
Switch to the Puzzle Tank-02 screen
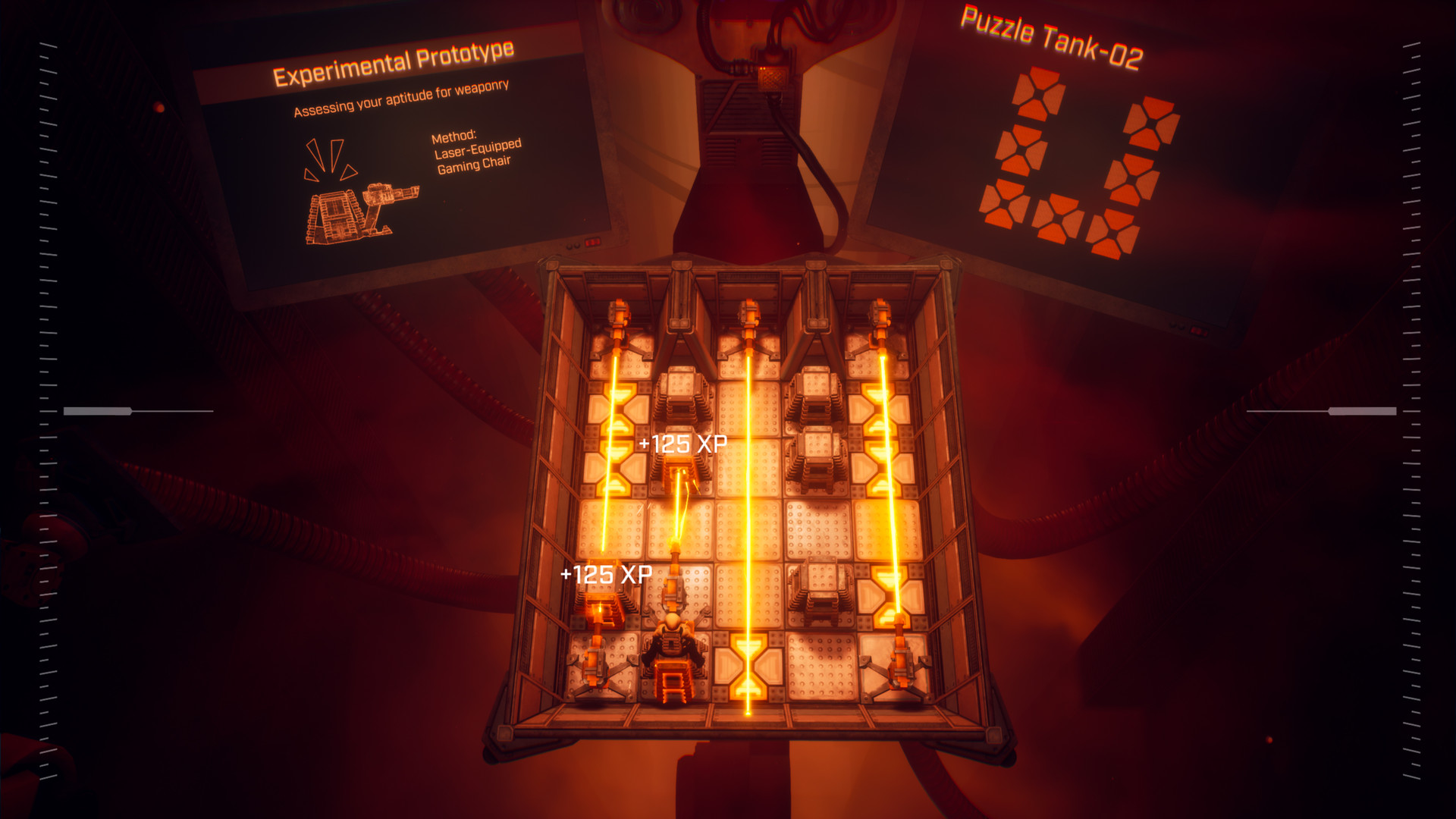pyautogui.click(x=1062, y=152)
